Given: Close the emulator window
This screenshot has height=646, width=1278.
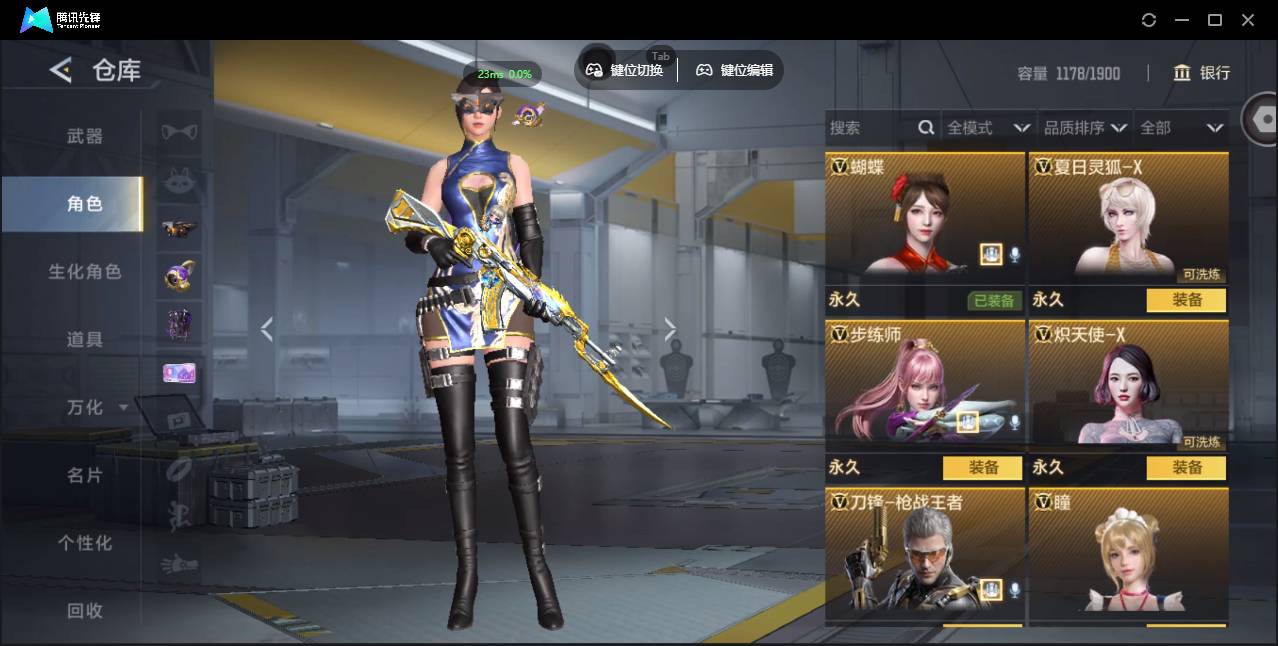Looking at the screenshot, I should [1248, 20].
